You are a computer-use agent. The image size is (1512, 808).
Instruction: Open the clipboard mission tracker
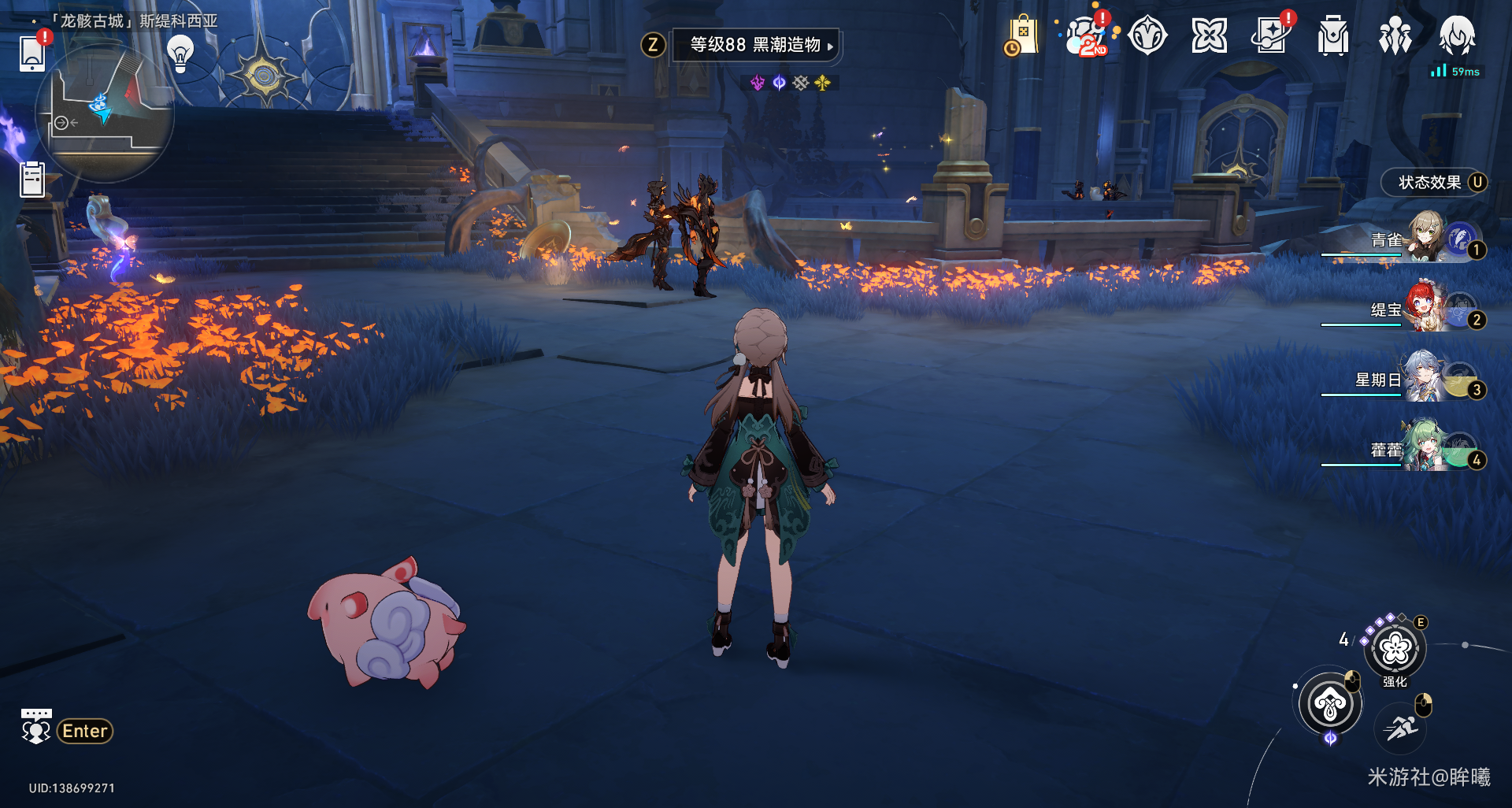tap(32, 179)
